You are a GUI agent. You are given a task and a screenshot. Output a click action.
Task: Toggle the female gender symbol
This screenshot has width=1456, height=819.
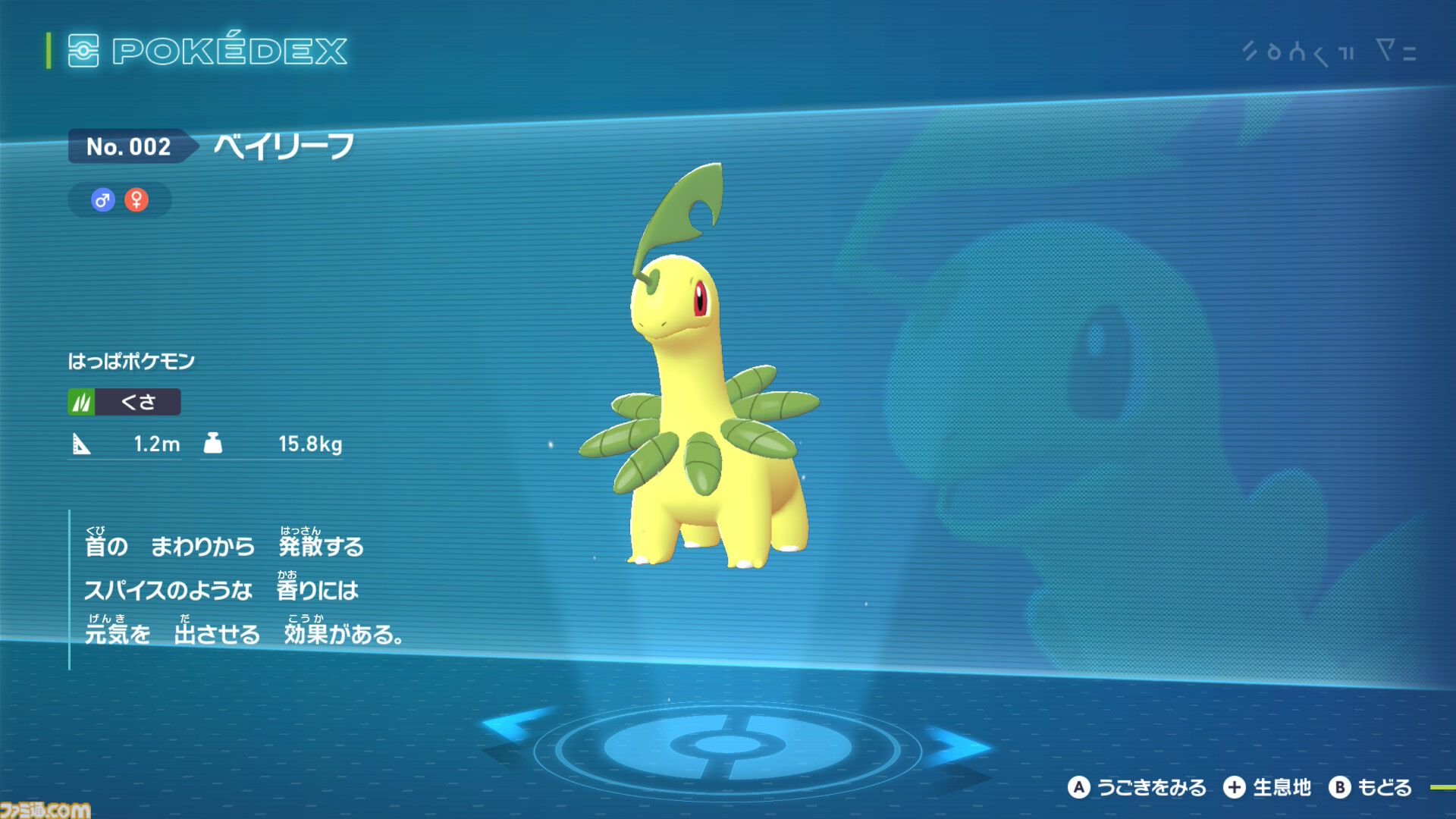tap(135, 199)
